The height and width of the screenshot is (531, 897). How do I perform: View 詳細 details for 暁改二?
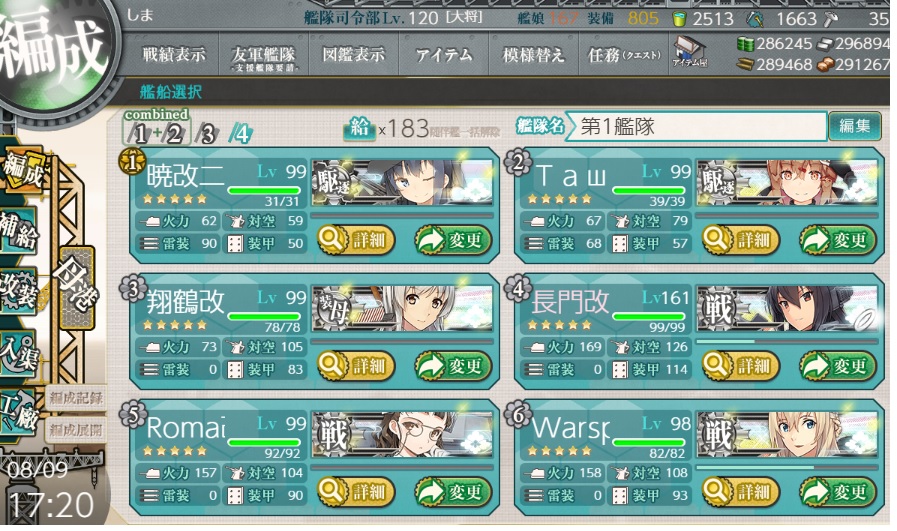pyautogui.click(x=356, y=239)
